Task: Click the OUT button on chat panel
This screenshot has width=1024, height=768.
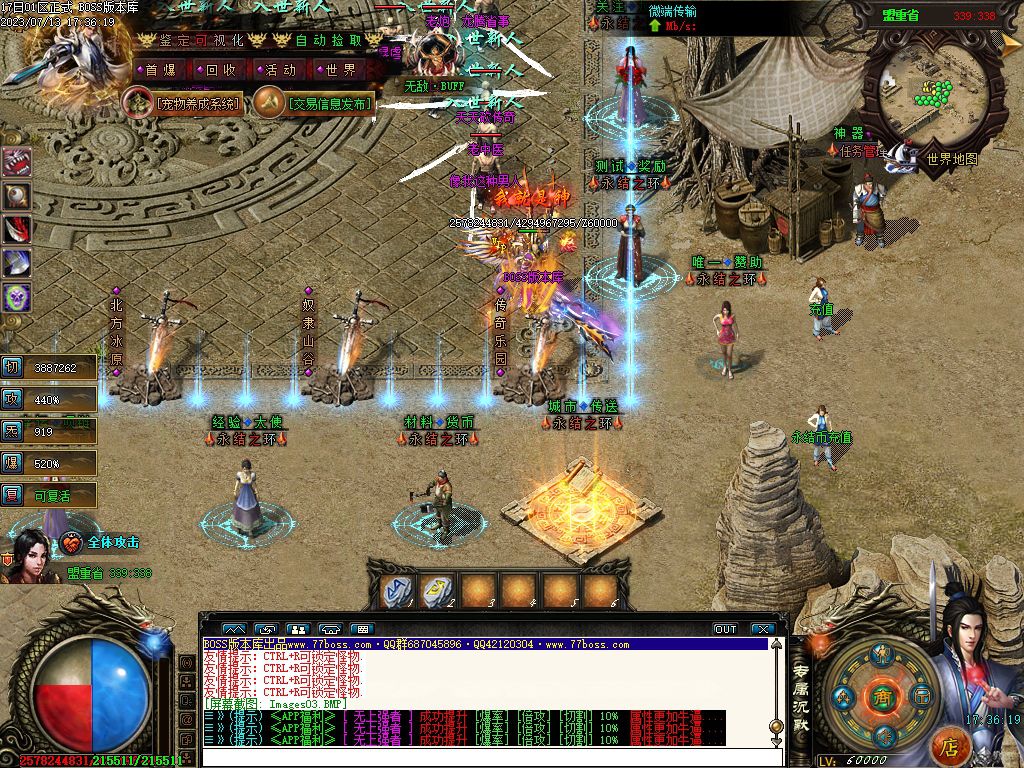Action: (x=725, y=629)
